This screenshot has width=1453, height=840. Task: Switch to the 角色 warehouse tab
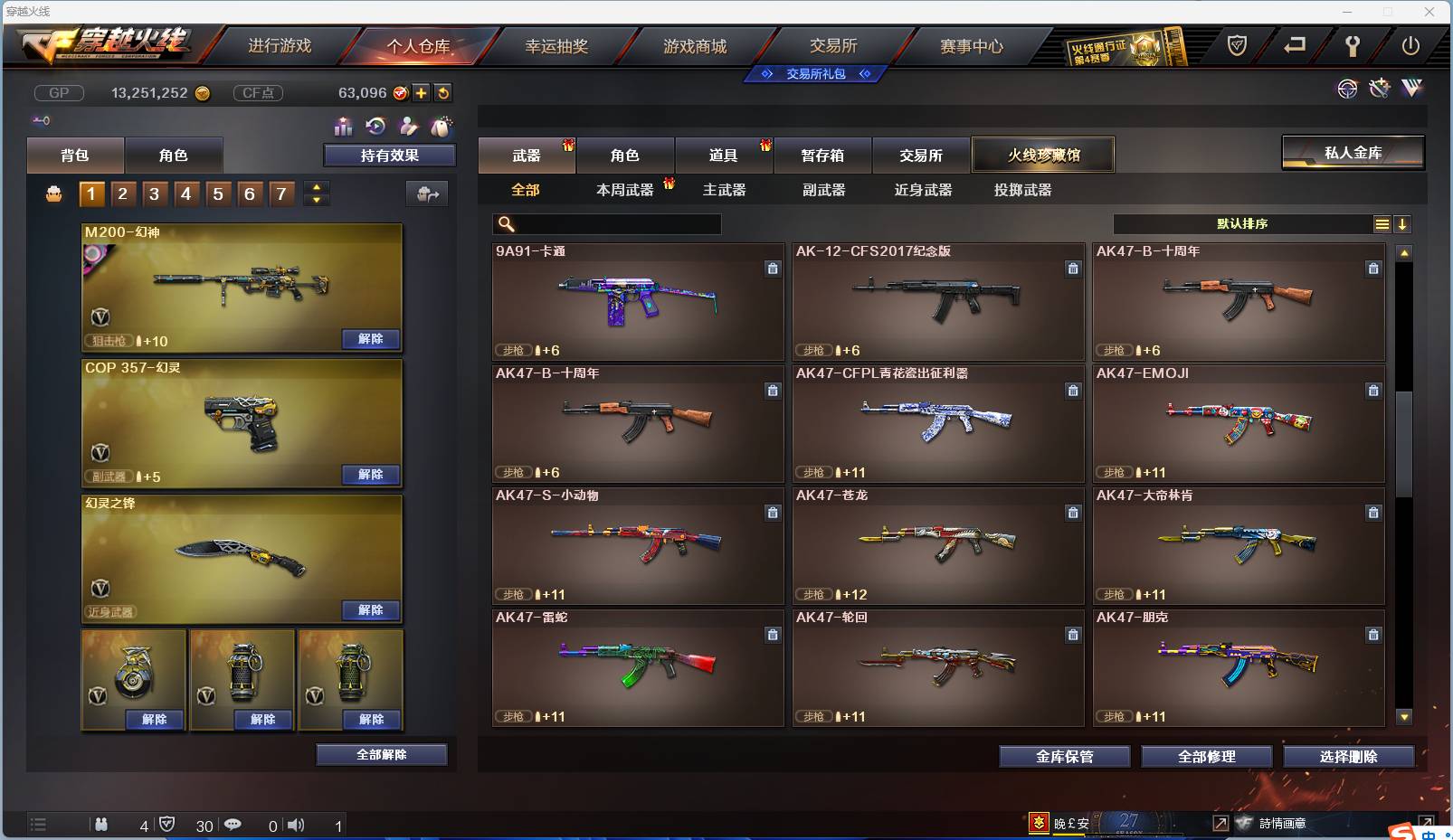tap(625, 155)
